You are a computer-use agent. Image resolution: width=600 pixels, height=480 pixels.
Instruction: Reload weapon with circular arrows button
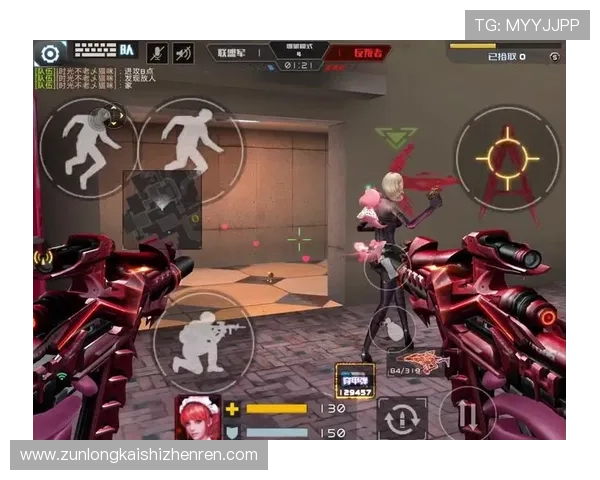pyautogui.click(x=402, y=418)
